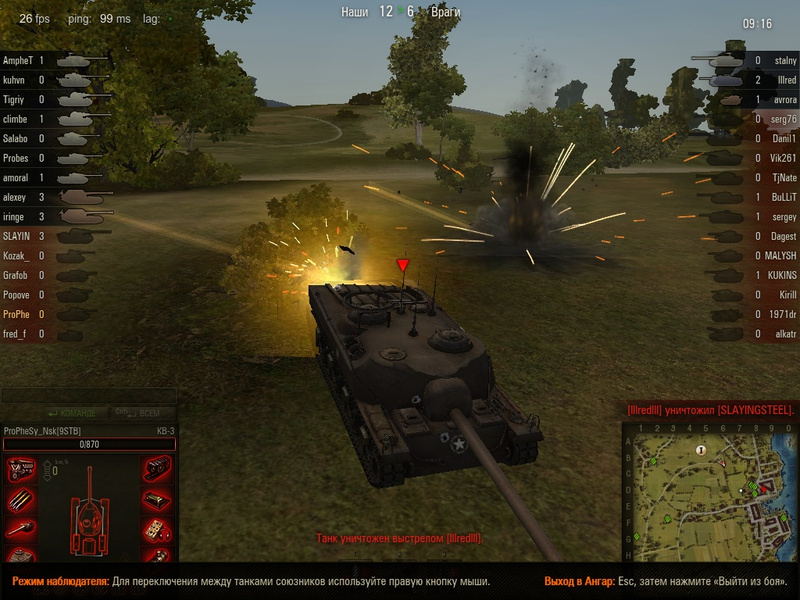Click own player ProPhe in roster
Image resolution: width=800 pixels, height=600 pixels.
pos(50,314)
